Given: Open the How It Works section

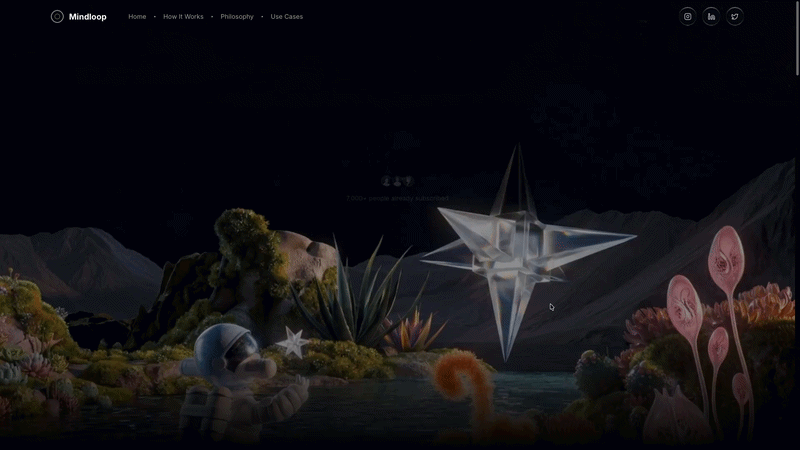Looking at the screenshot, I should tap(183, 17).
